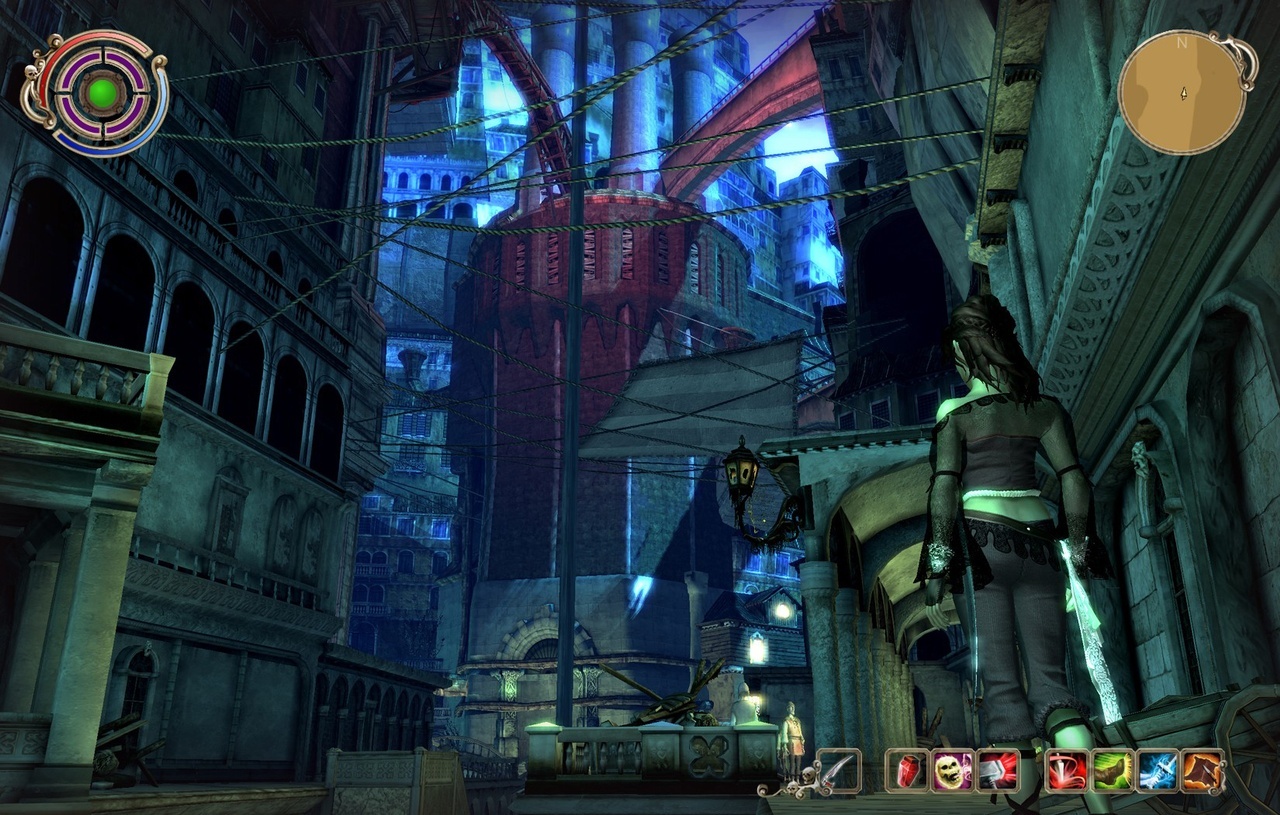This screenshot has width=1280, height=815.
Task: Click the green orb status gauge
Action: coord(101,94)
